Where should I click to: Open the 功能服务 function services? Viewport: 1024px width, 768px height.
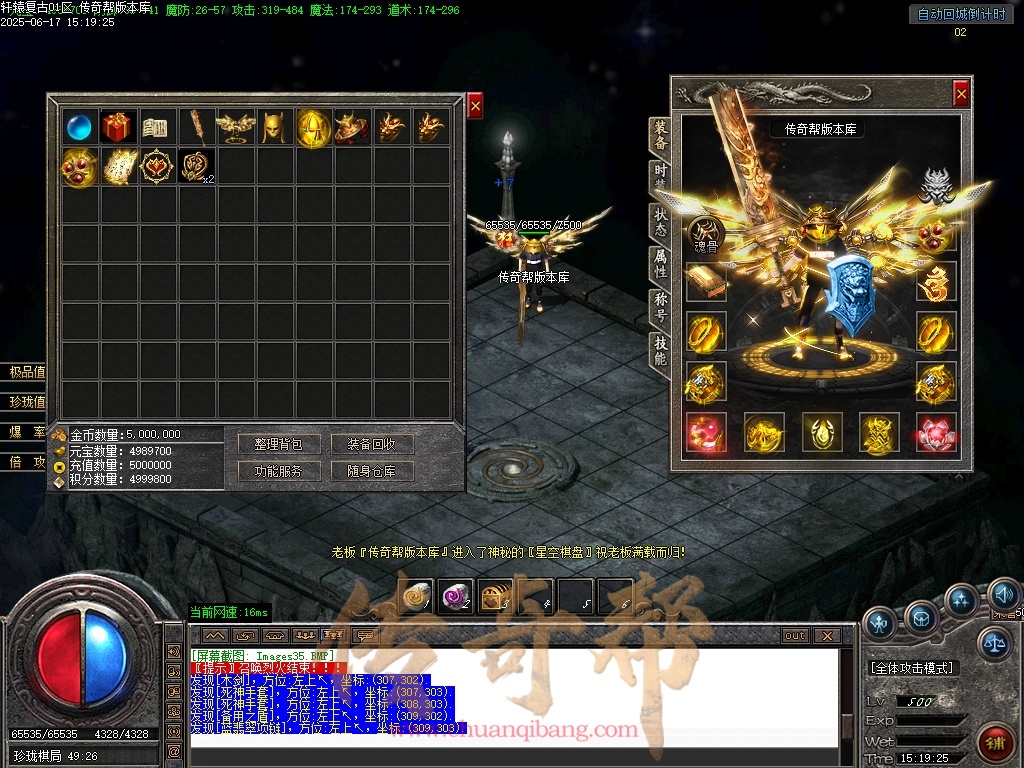[278, 470]
